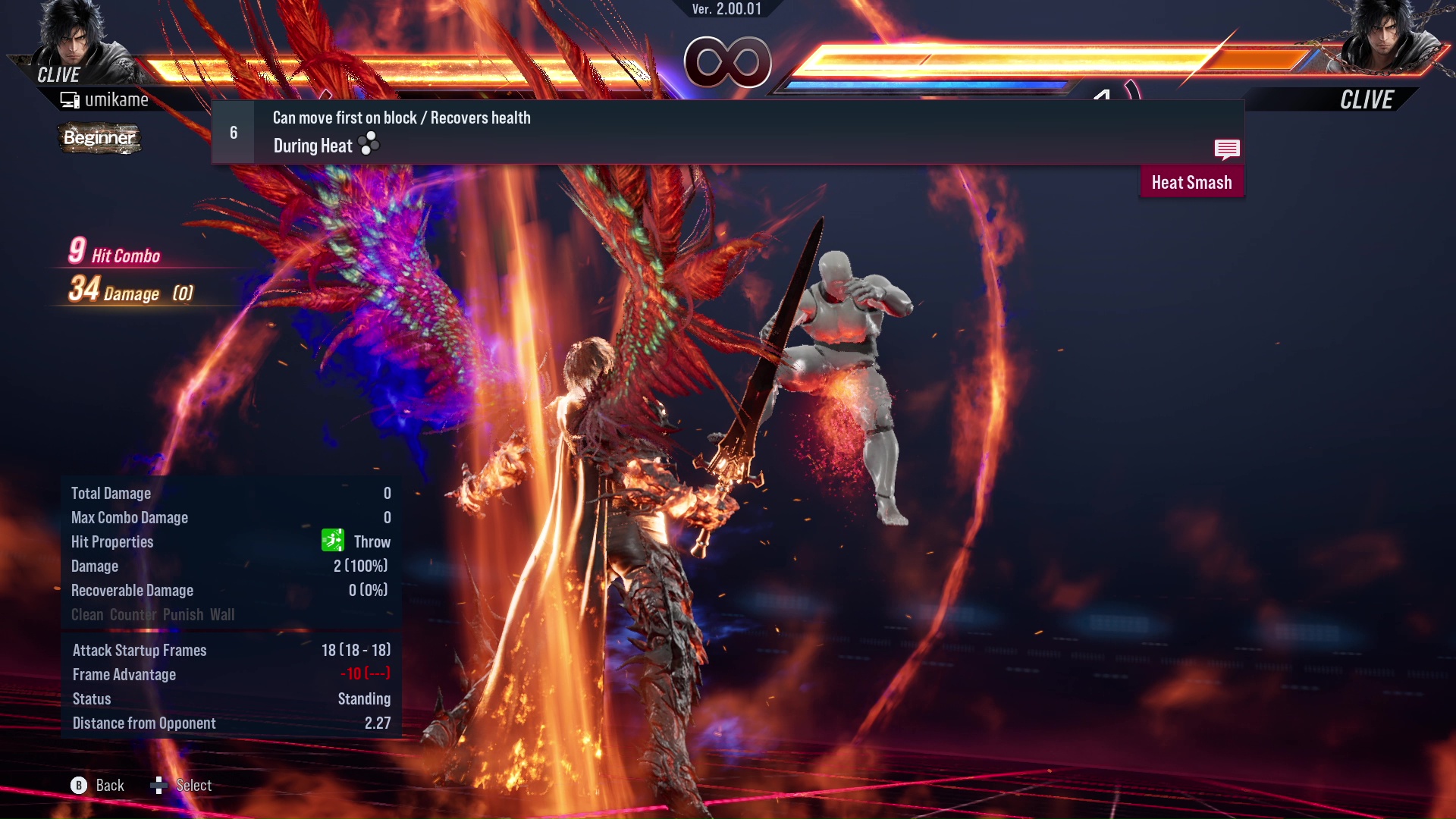Enable the Wall damage filter
The height and width of the screenshot is (819, 1456).
[224, 614]
